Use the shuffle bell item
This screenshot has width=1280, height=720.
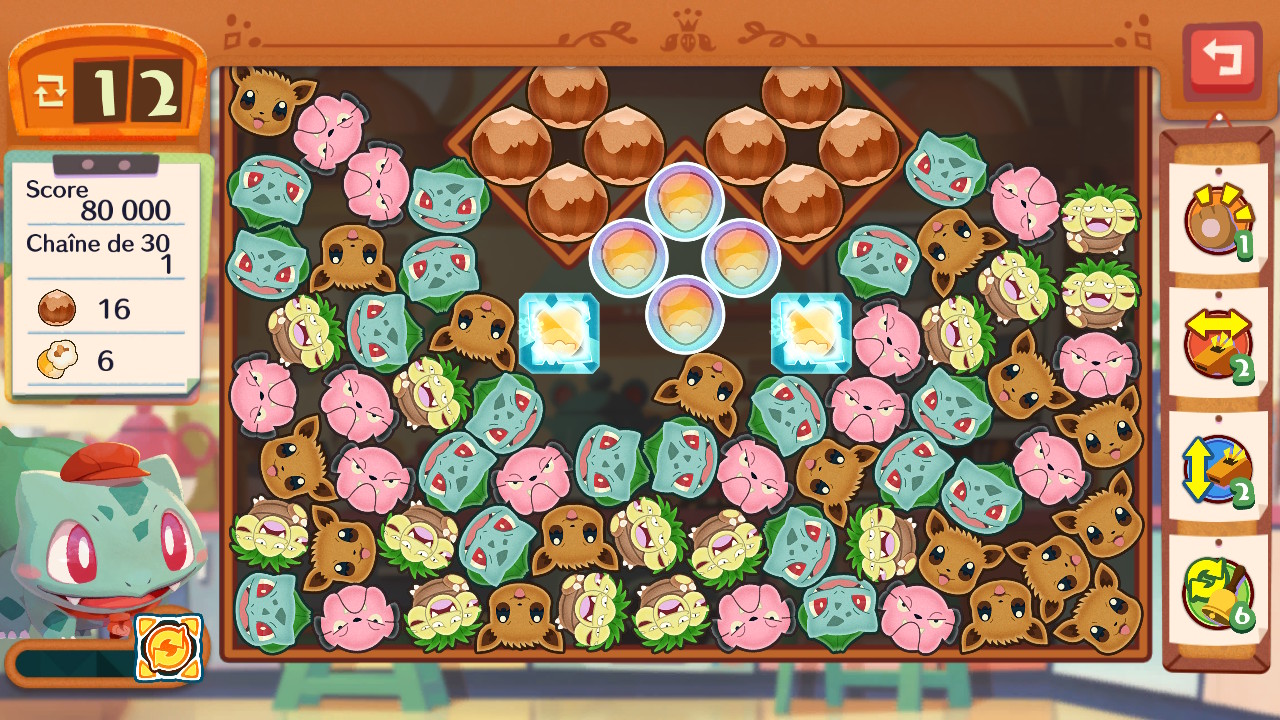click(x=1217, y=594)
